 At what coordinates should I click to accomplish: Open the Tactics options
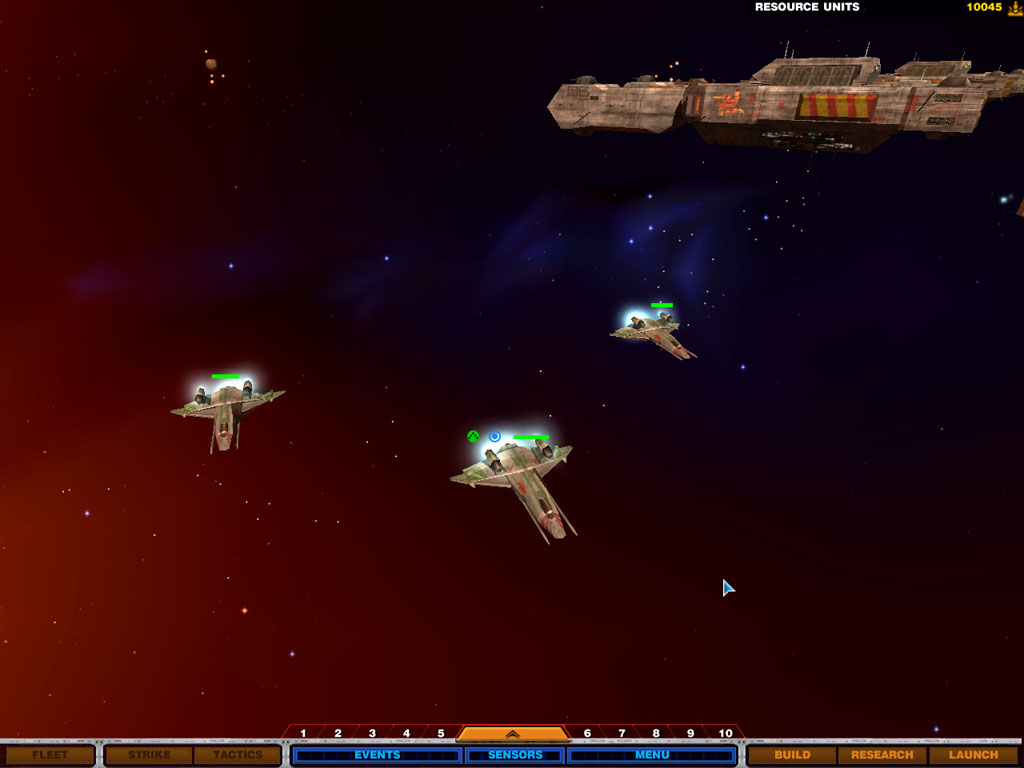click(237, 755)
